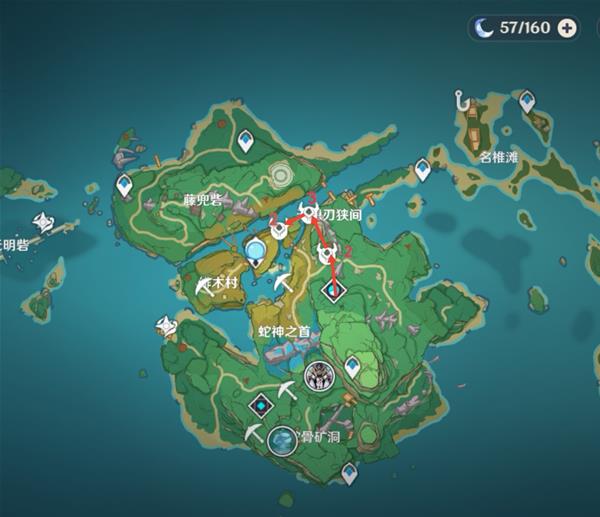Pick the teleport waypoint beside the boss portrait
Screen dimensions: 600x517
(352, 369)
